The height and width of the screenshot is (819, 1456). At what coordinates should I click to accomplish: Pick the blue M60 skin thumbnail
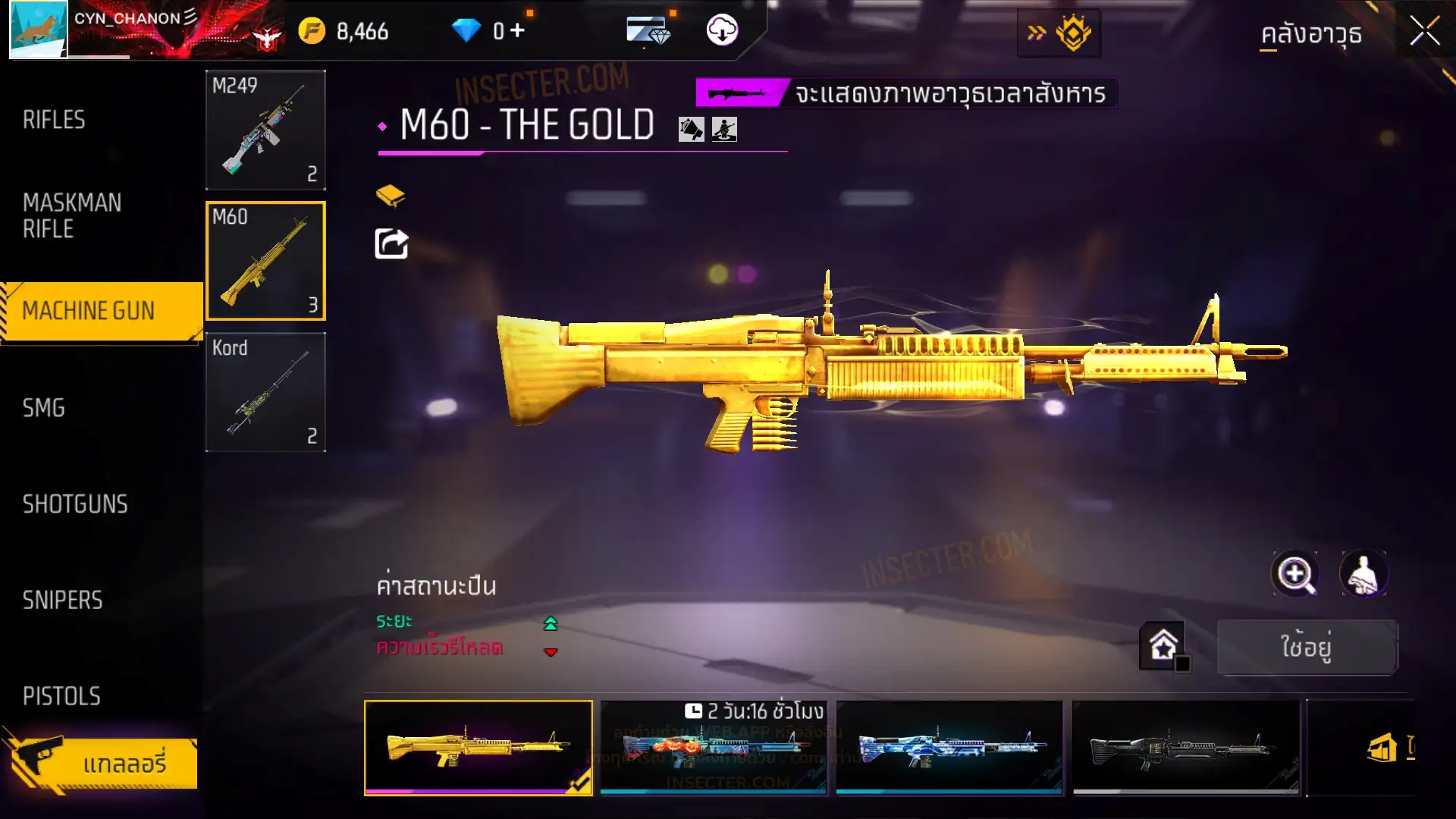click(x=949, y=747)
